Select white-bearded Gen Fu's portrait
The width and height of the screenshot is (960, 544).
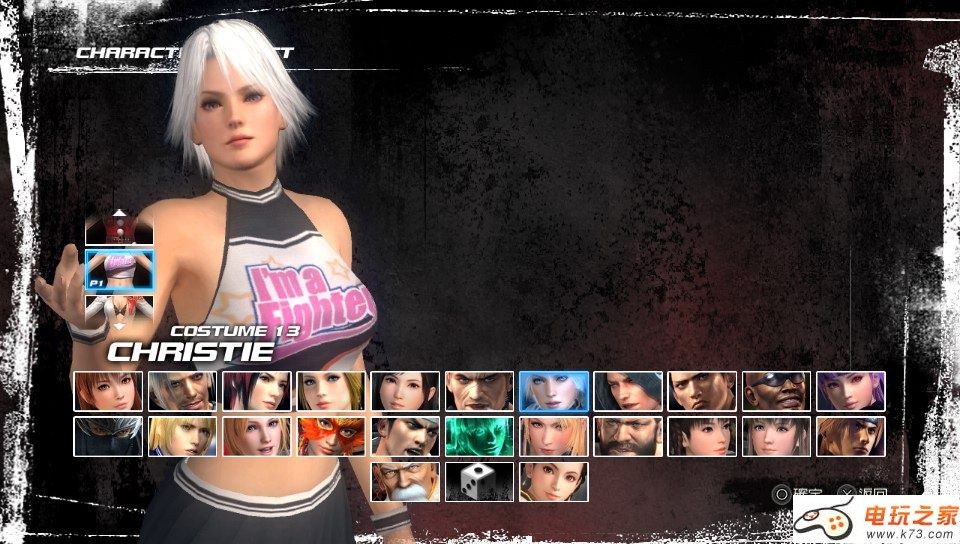(405, 481)
